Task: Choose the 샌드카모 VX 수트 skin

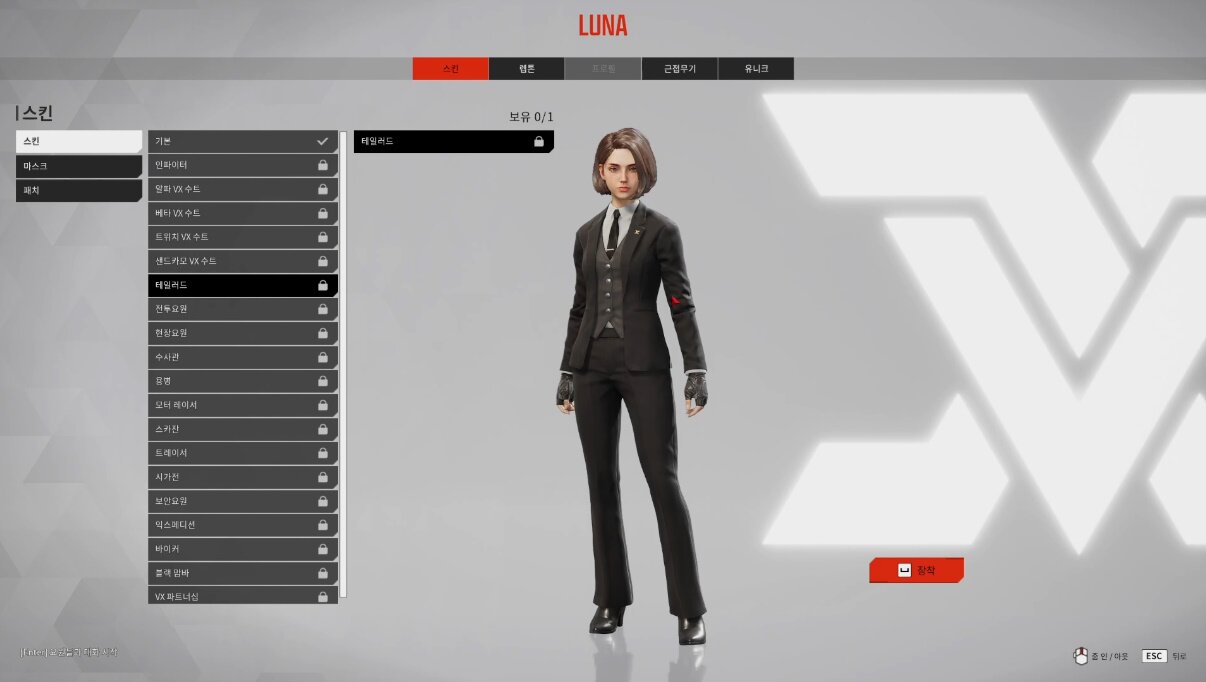Action: (242, 261)
